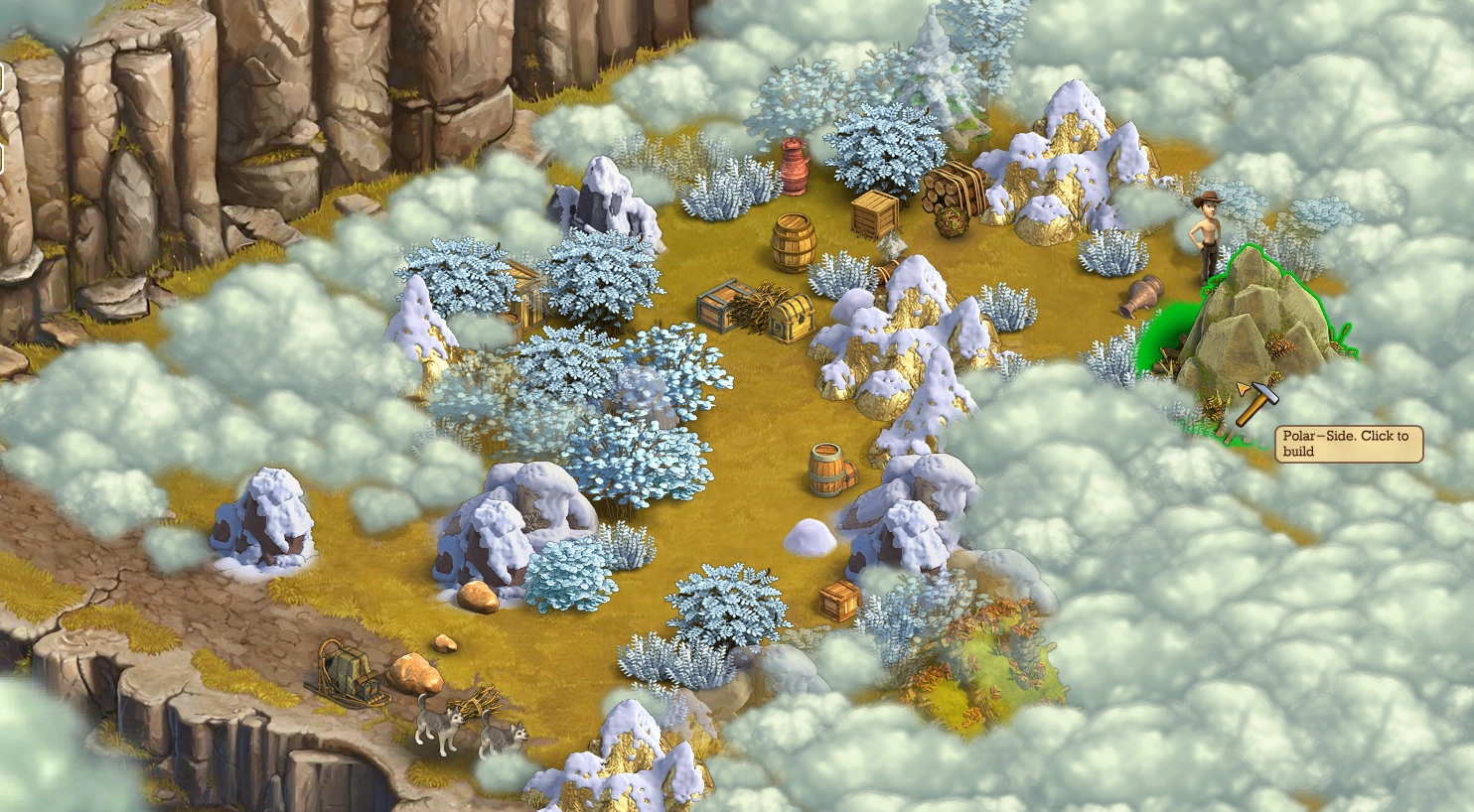Click the wooden crate near the log pile
The height and width of the screenshot is (812, 1474).
click(874, 211)
